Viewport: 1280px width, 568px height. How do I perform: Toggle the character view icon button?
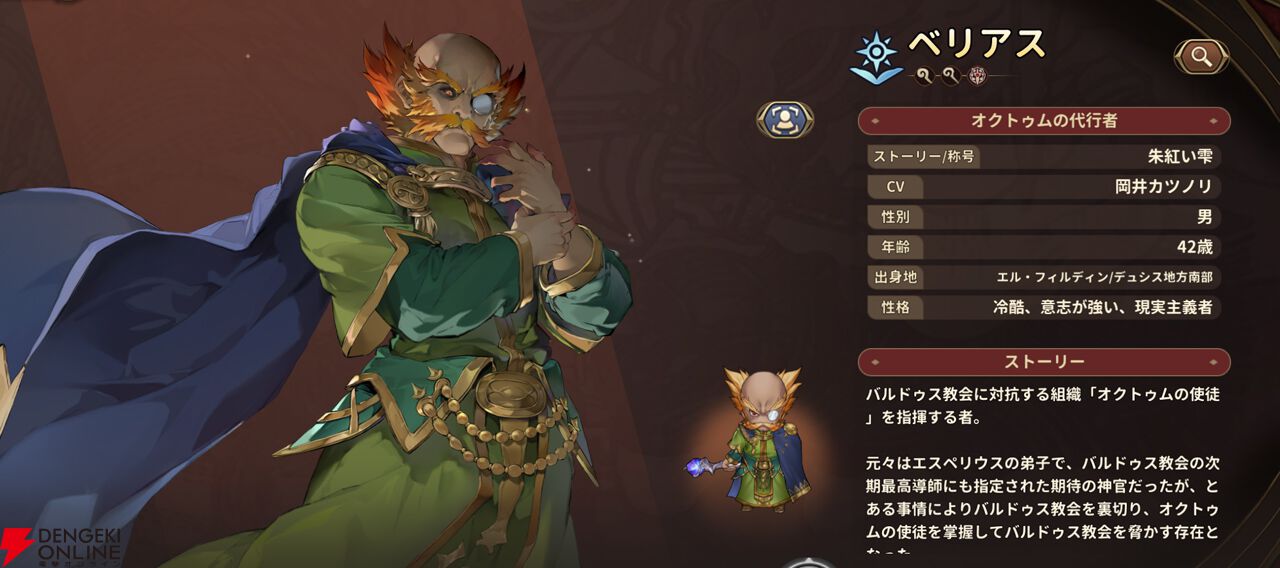click(x=785, y=120)
